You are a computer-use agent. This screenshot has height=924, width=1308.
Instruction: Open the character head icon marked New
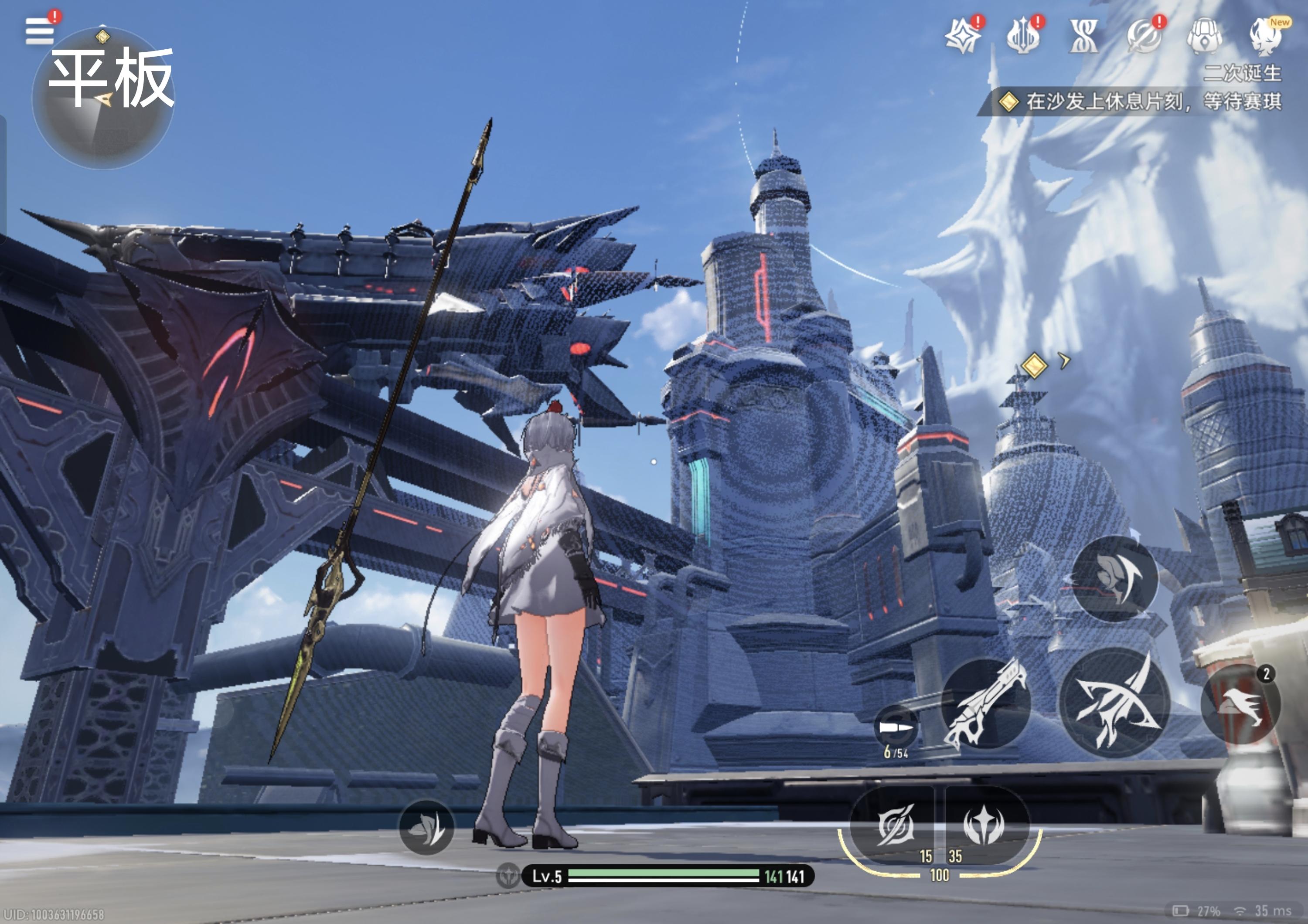[1266, 36]
